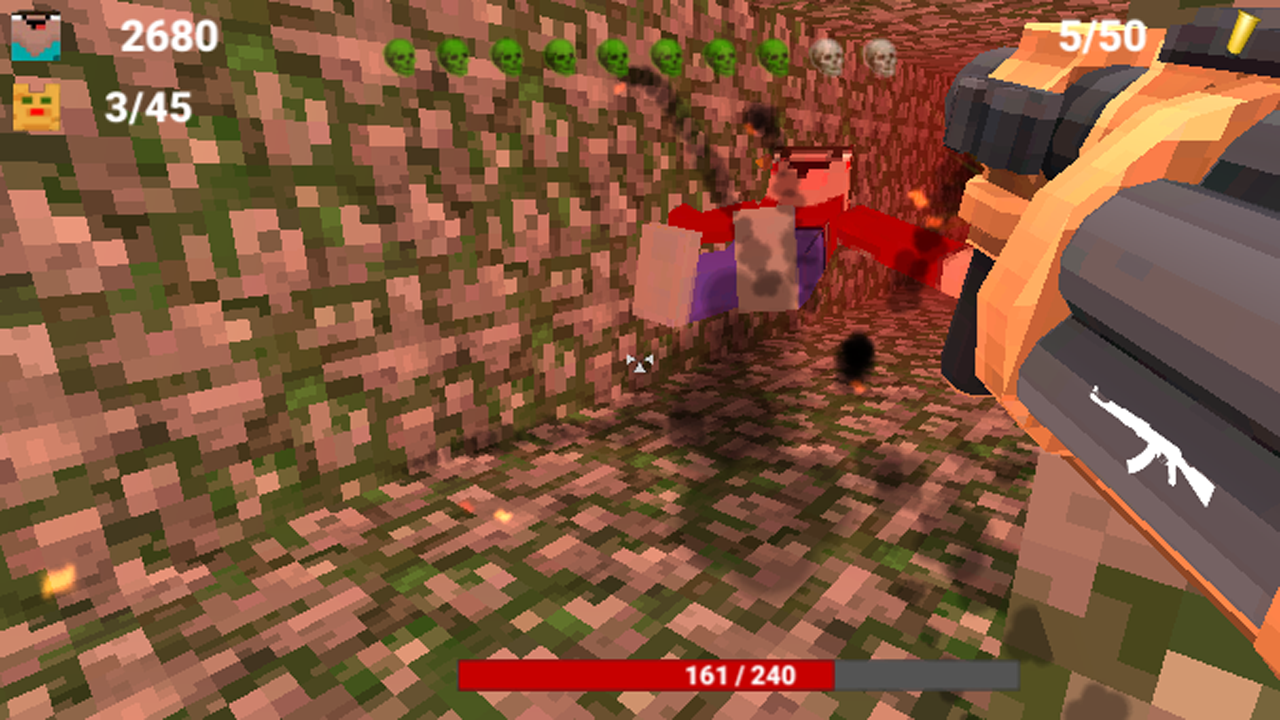Screen dimensions: 1280x720
Task: Click the middle green skull above the zombie
Action: [x=614, y=55]
